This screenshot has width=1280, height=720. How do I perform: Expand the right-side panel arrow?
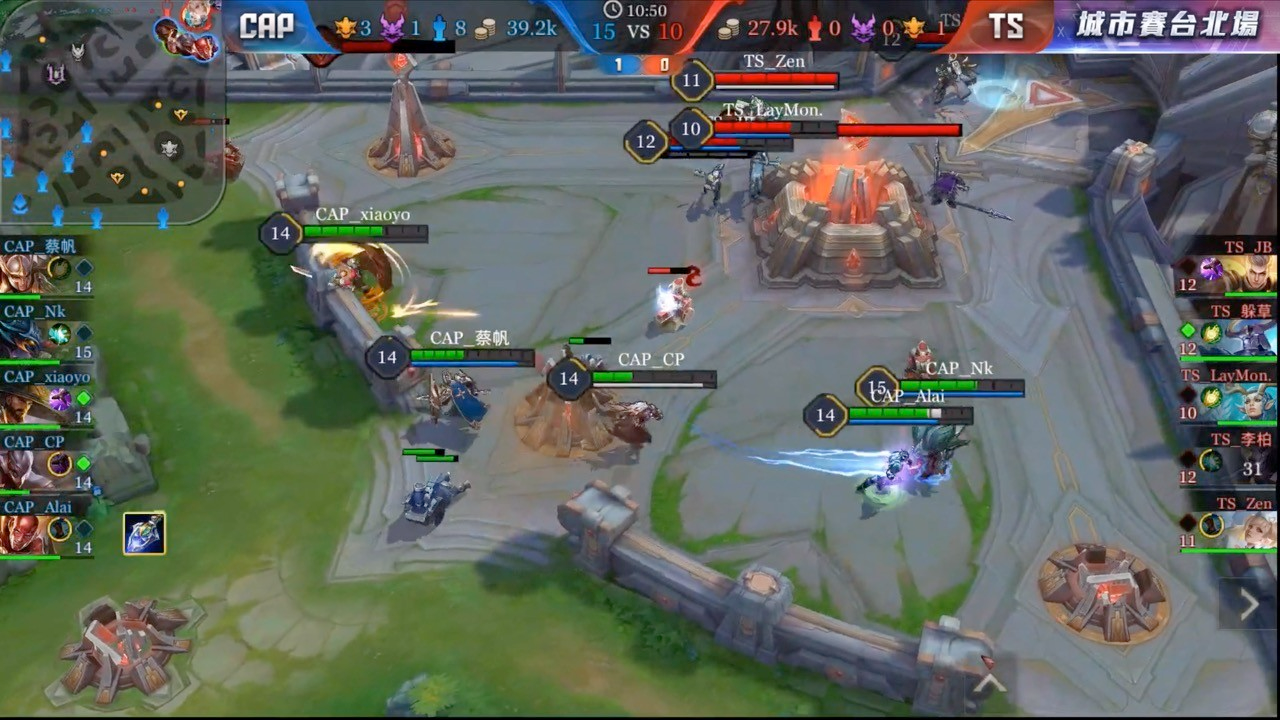point(1249,603)
